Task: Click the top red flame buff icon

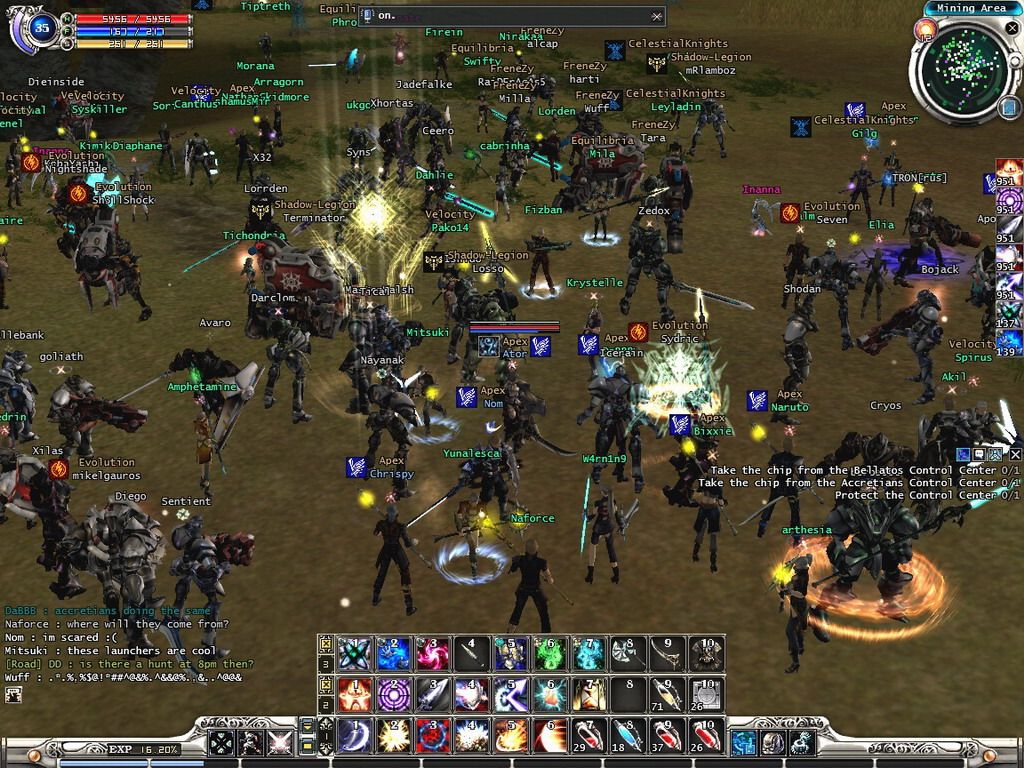Action: pos(1009,168)
